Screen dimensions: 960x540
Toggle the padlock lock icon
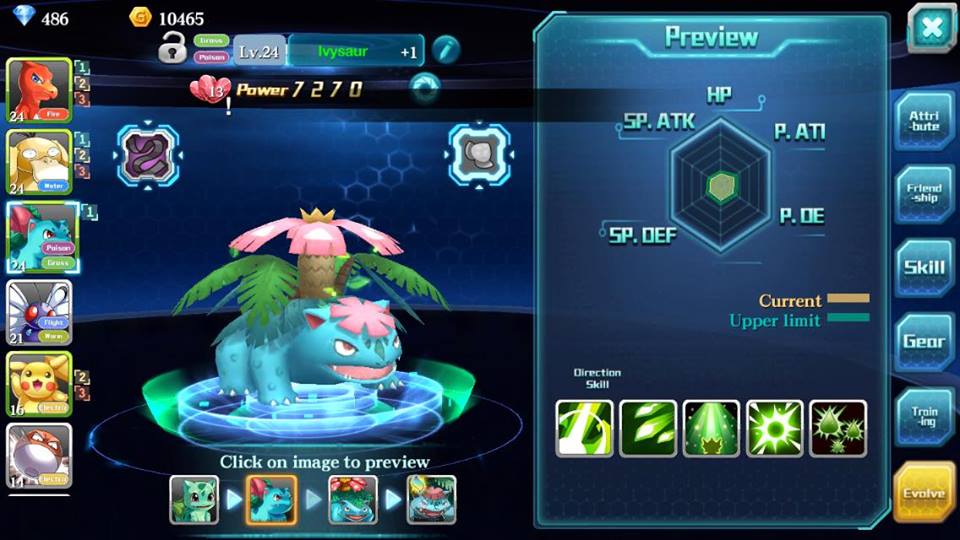coord(173,46)
